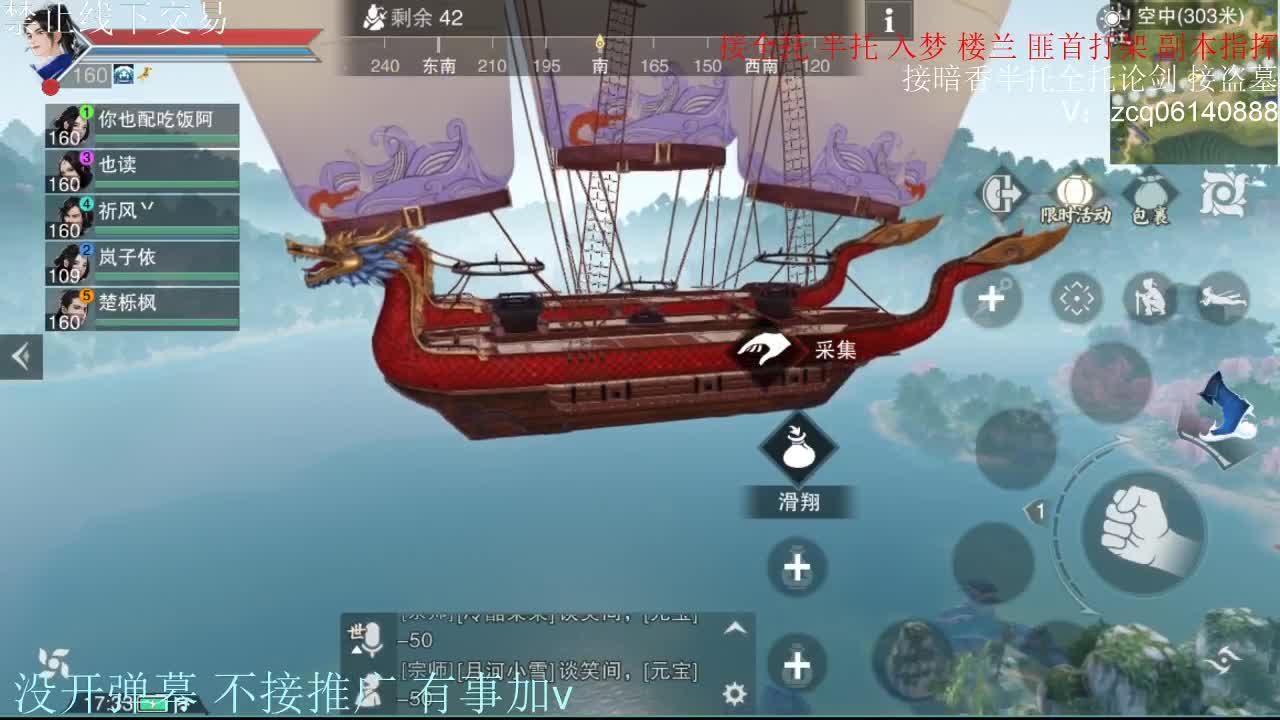Expand the chat panel with up chevron

736,629
